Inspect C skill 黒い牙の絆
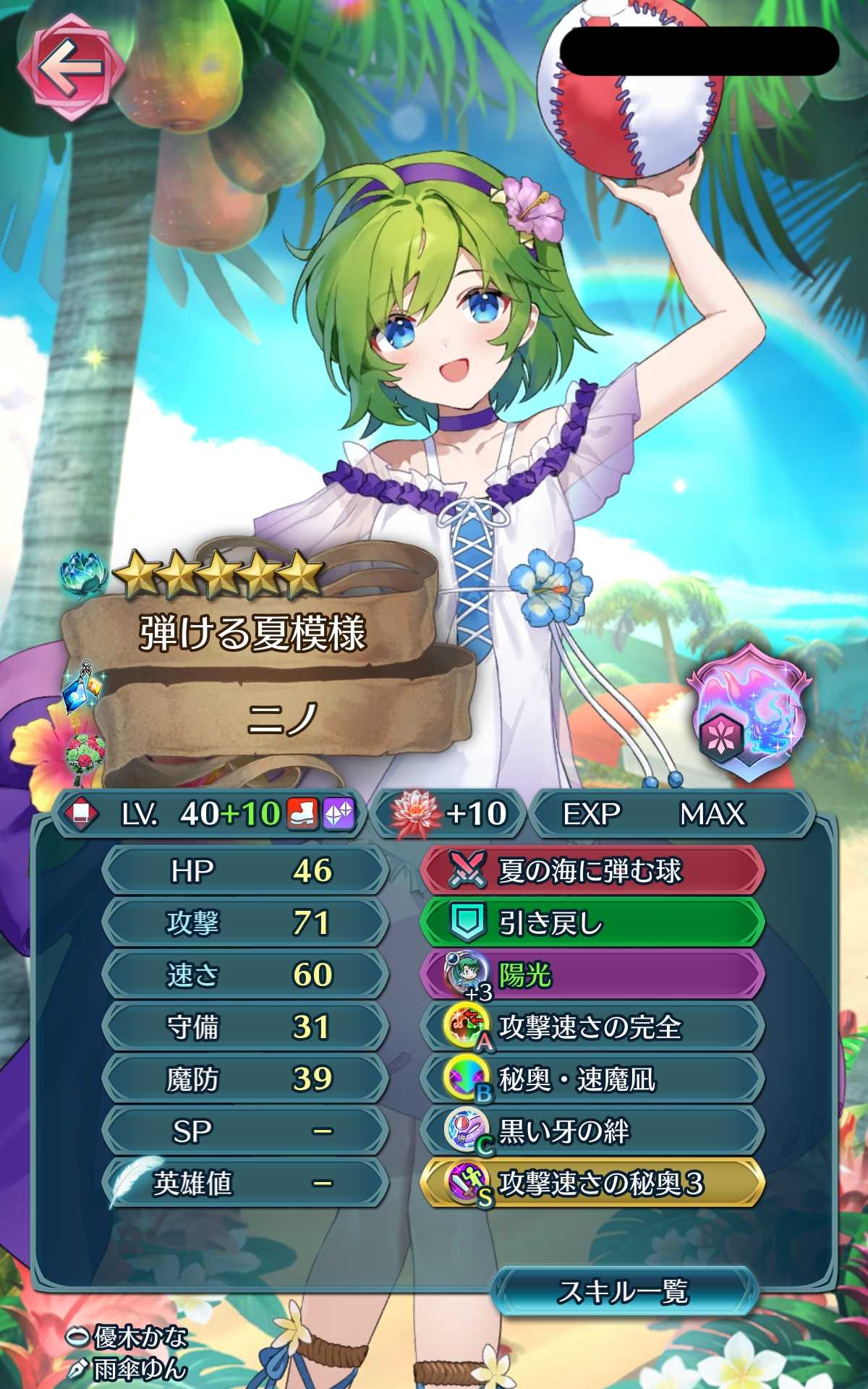Screen dimensions: 868x1389 pyautogui.click(x=591, y=1131)
